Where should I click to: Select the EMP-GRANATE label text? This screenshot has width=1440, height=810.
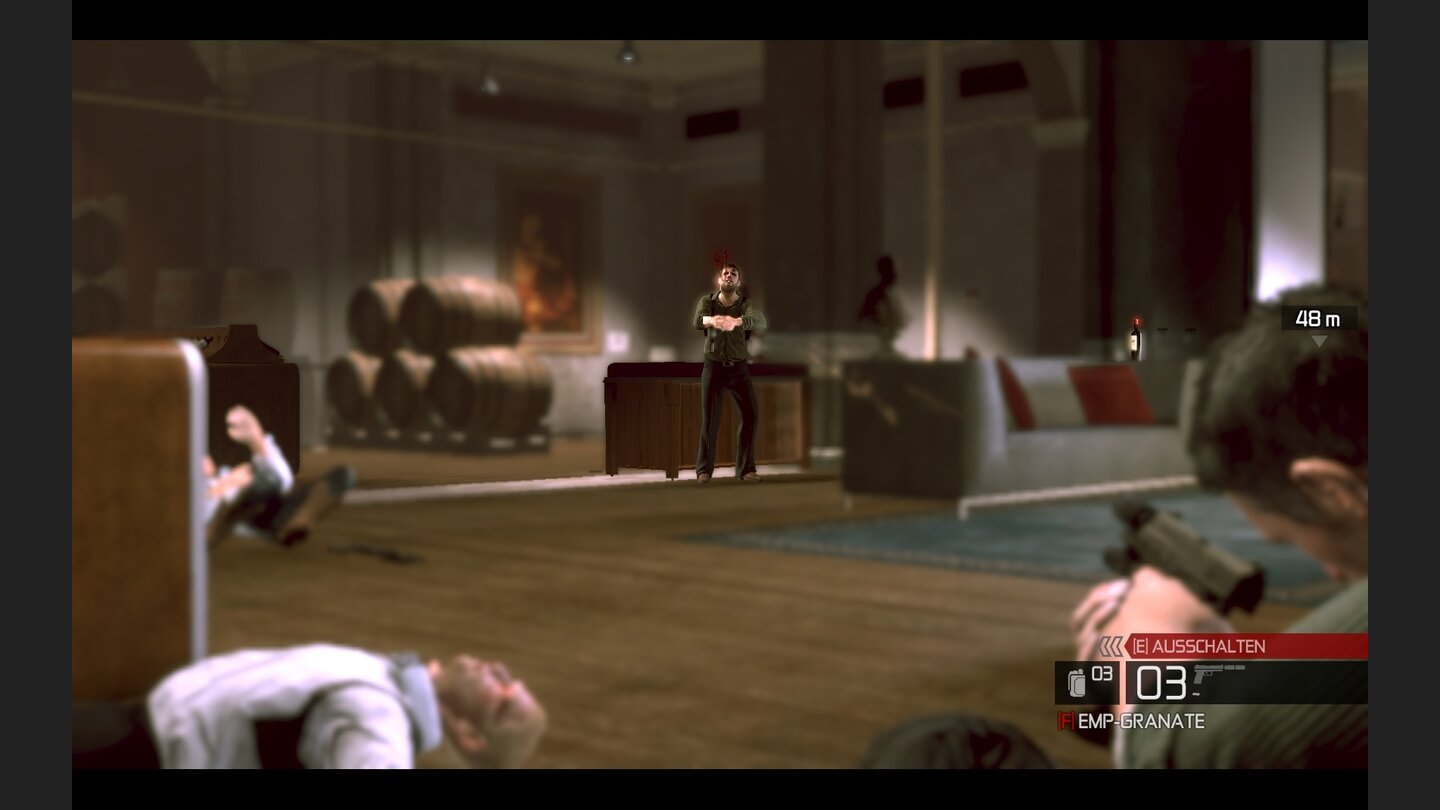tap(1139, 719)
